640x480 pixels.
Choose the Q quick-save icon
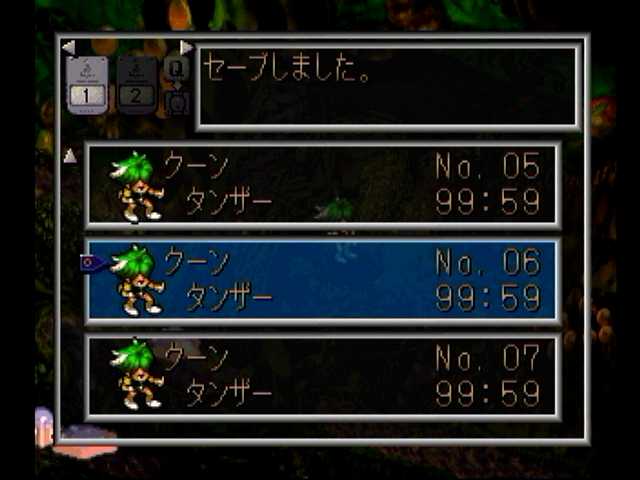click(176, 69)
